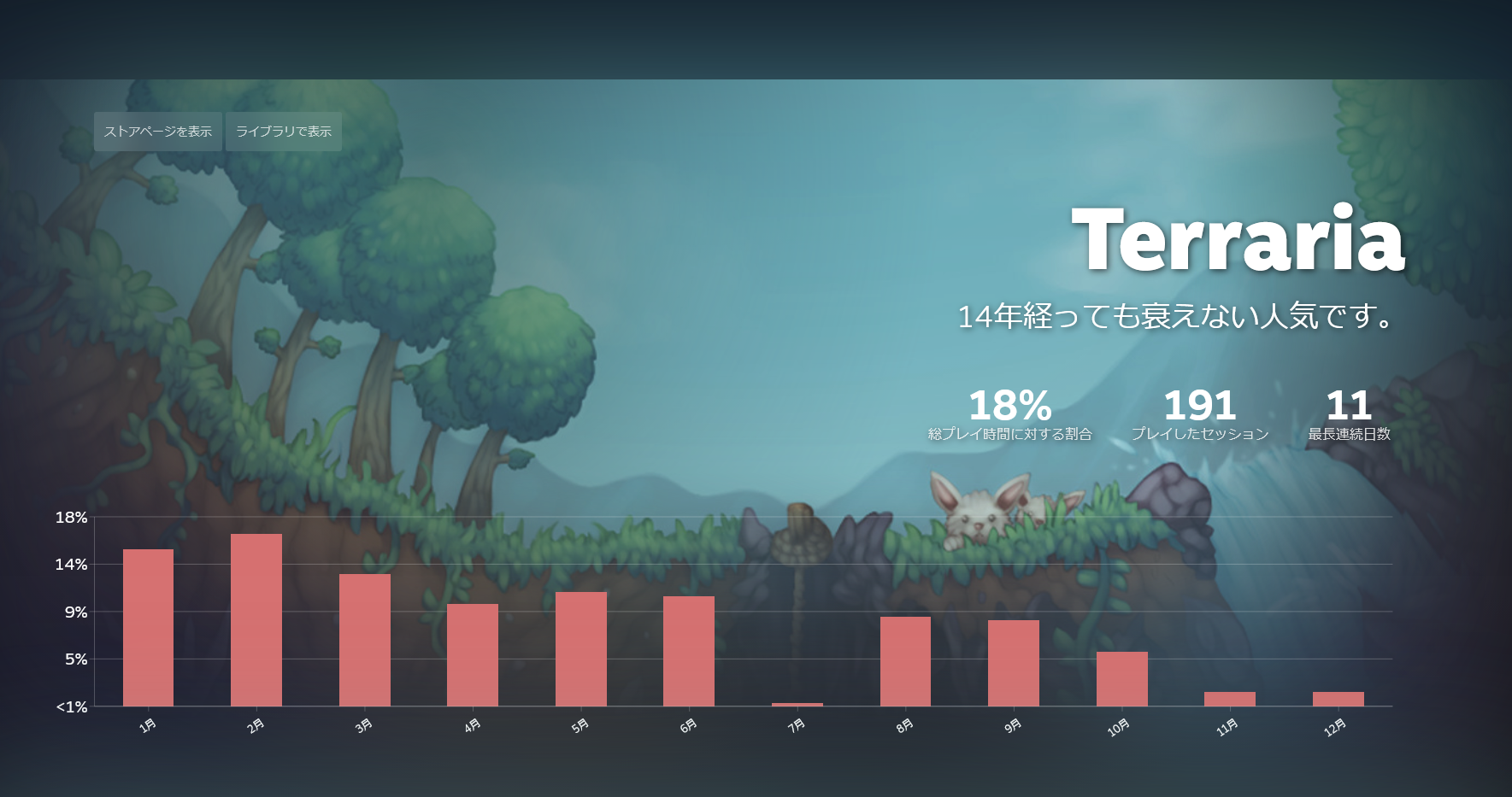Select the tiny July (7月) bar
Viewport: 1512px width, 797px height.
pyautogui.click(x=796, y=704)
